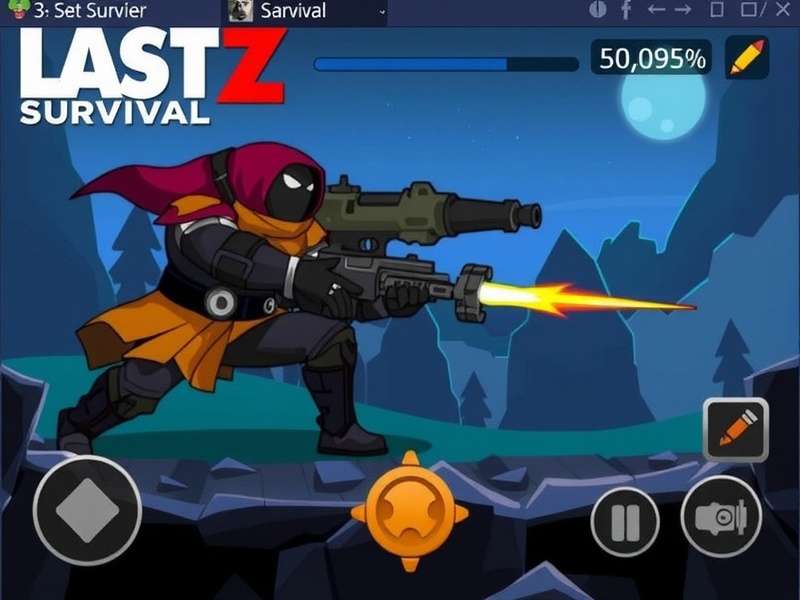800x600 pixels.
Task: Select the pencil icon beside the percentage readout
Action: coord(747,58)
